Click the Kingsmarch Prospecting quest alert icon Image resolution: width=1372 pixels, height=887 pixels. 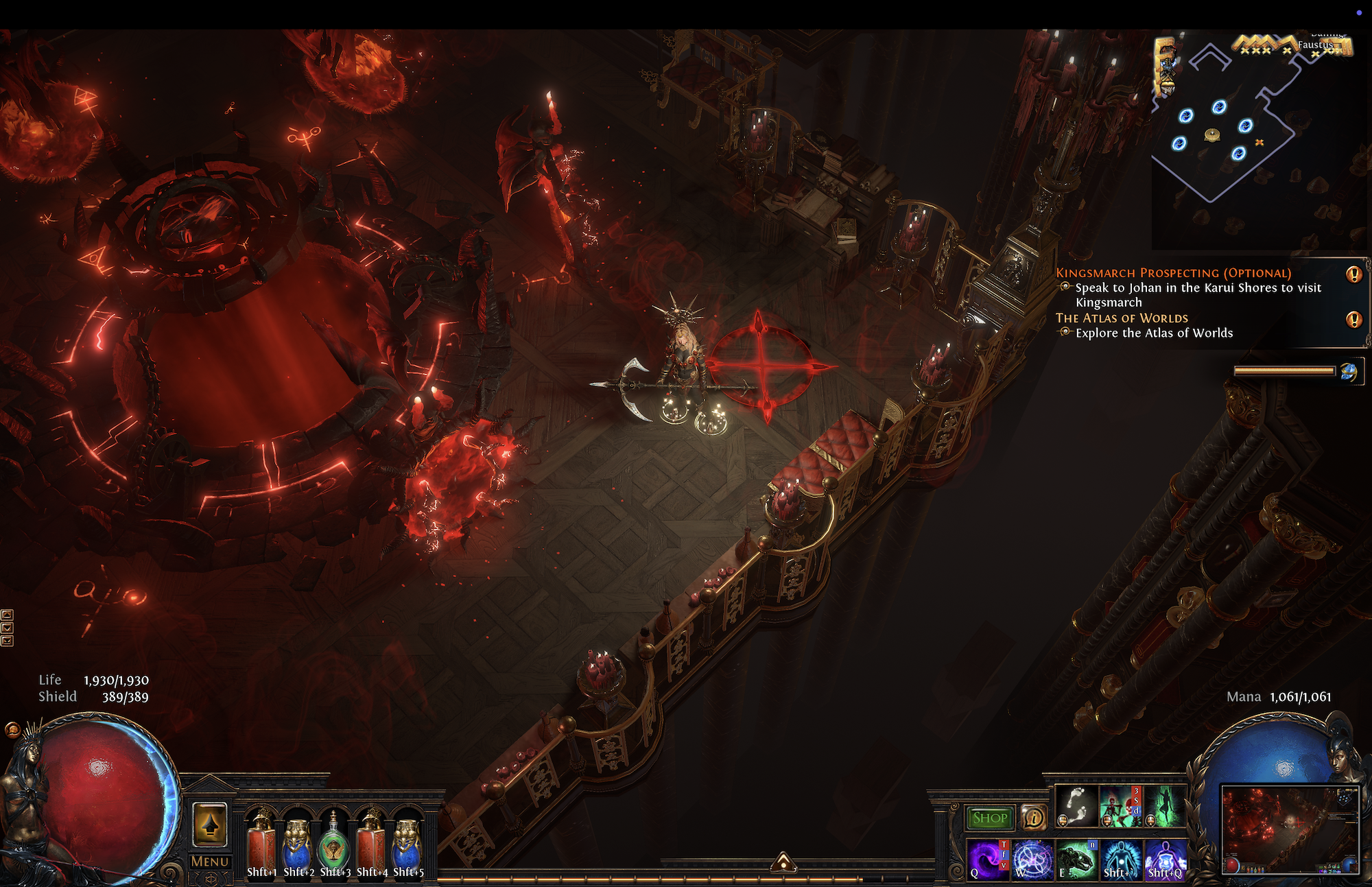coord(1353,274)
